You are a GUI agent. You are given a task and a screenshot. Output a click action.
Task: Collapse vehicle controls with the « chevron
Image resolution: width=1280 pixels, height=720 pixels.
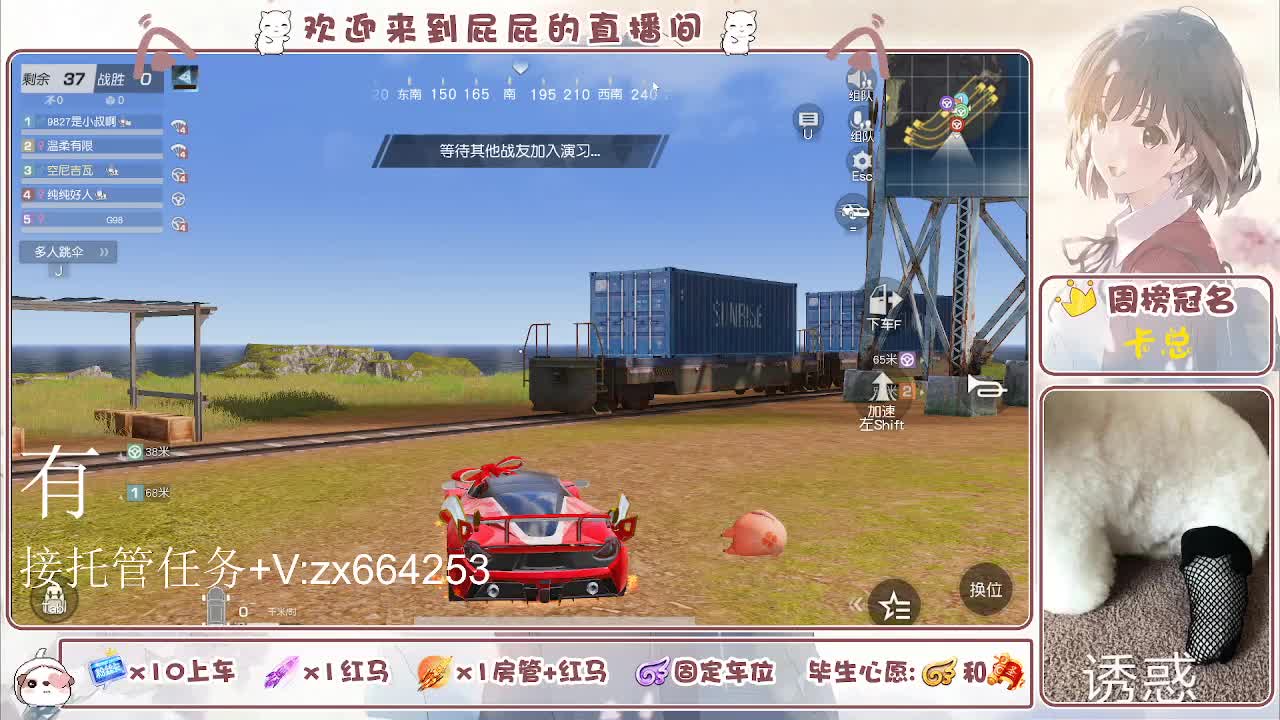click(x=856, y=604)
